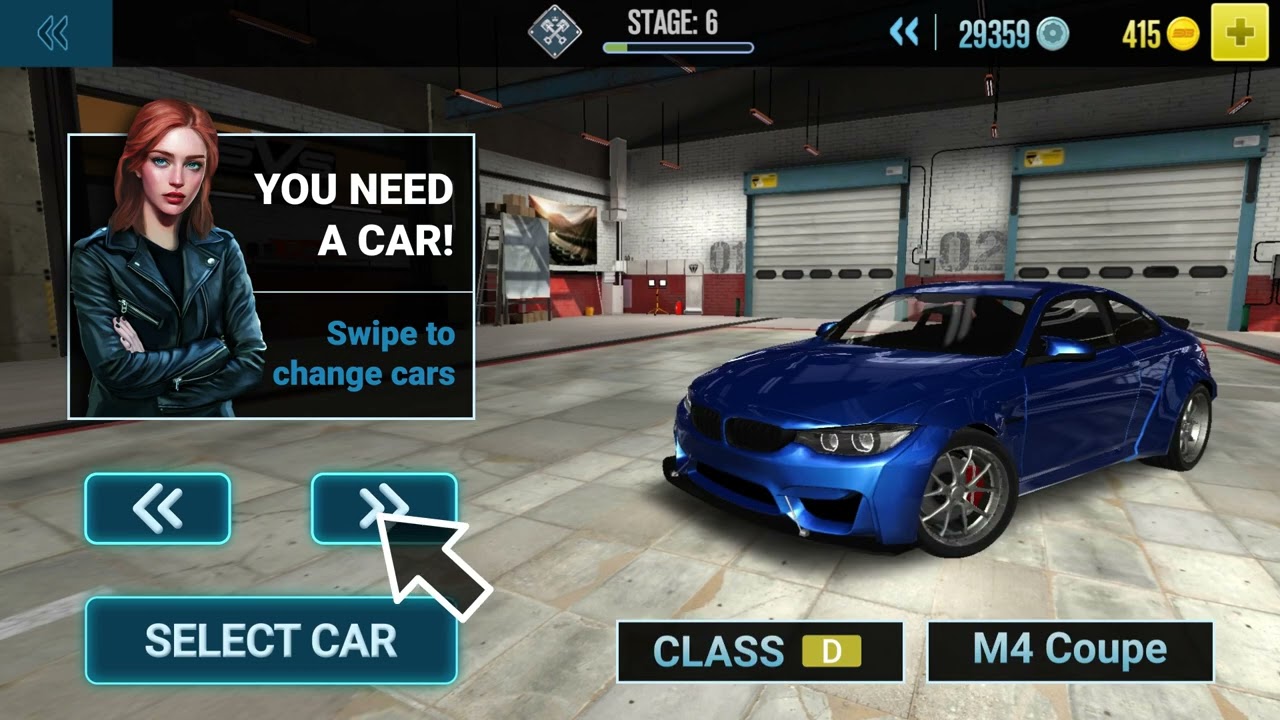Open the crossed pistons stage emblem
The image size is (1280, 720).
coord(555,33)
